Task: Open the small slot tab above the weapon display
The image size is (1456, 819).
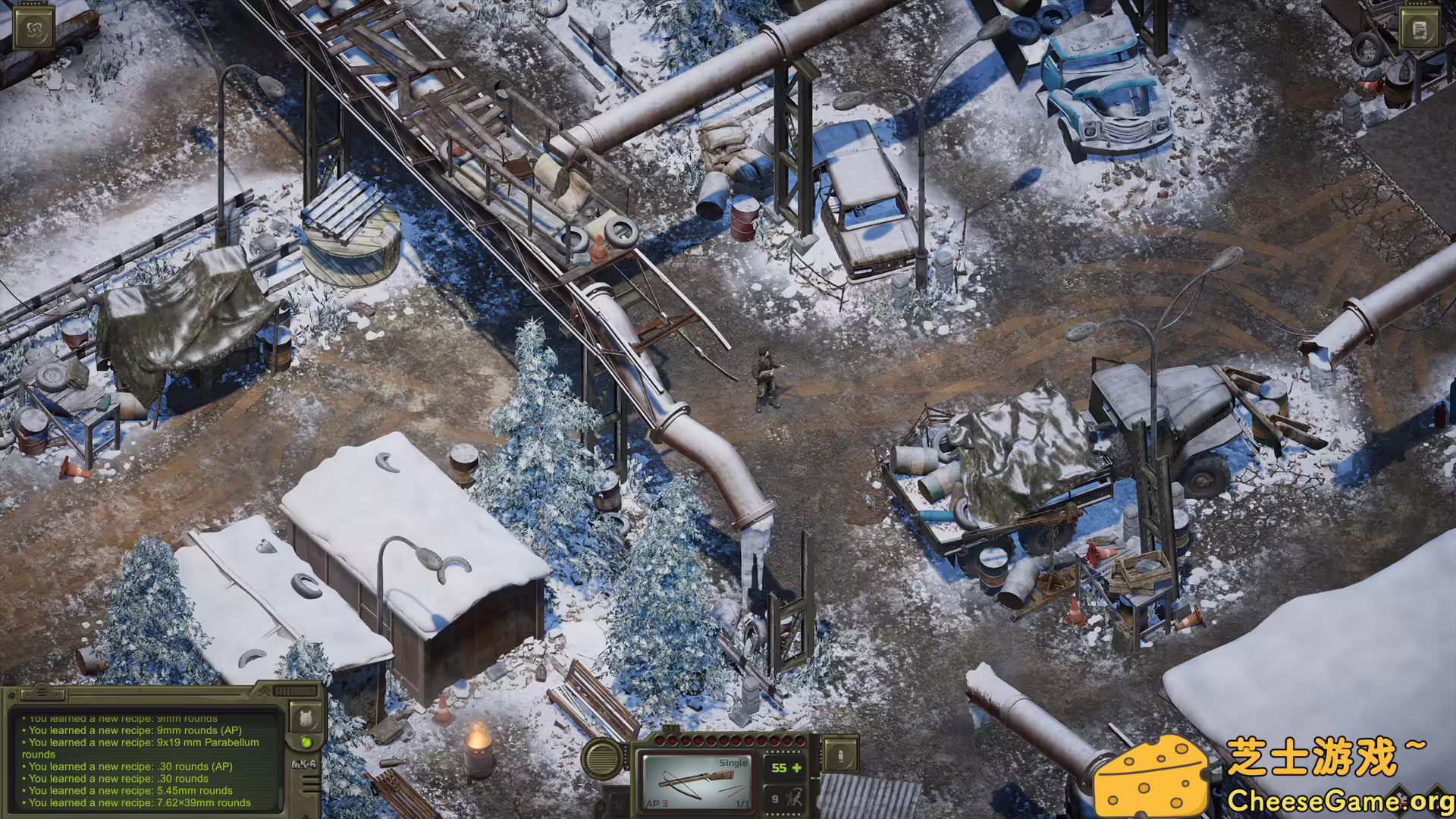Action: [670, 727]
